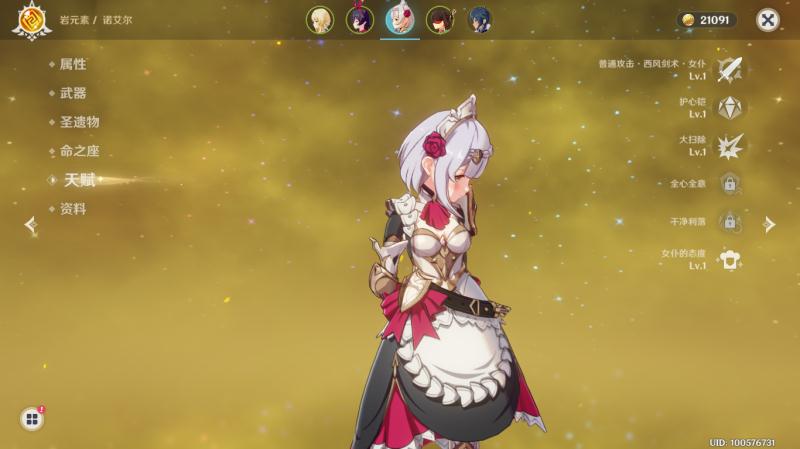Show the 命之座 (Constellation) page
Image resolution: width=800 pixels, height=449 pixels.
click(79, 151)
